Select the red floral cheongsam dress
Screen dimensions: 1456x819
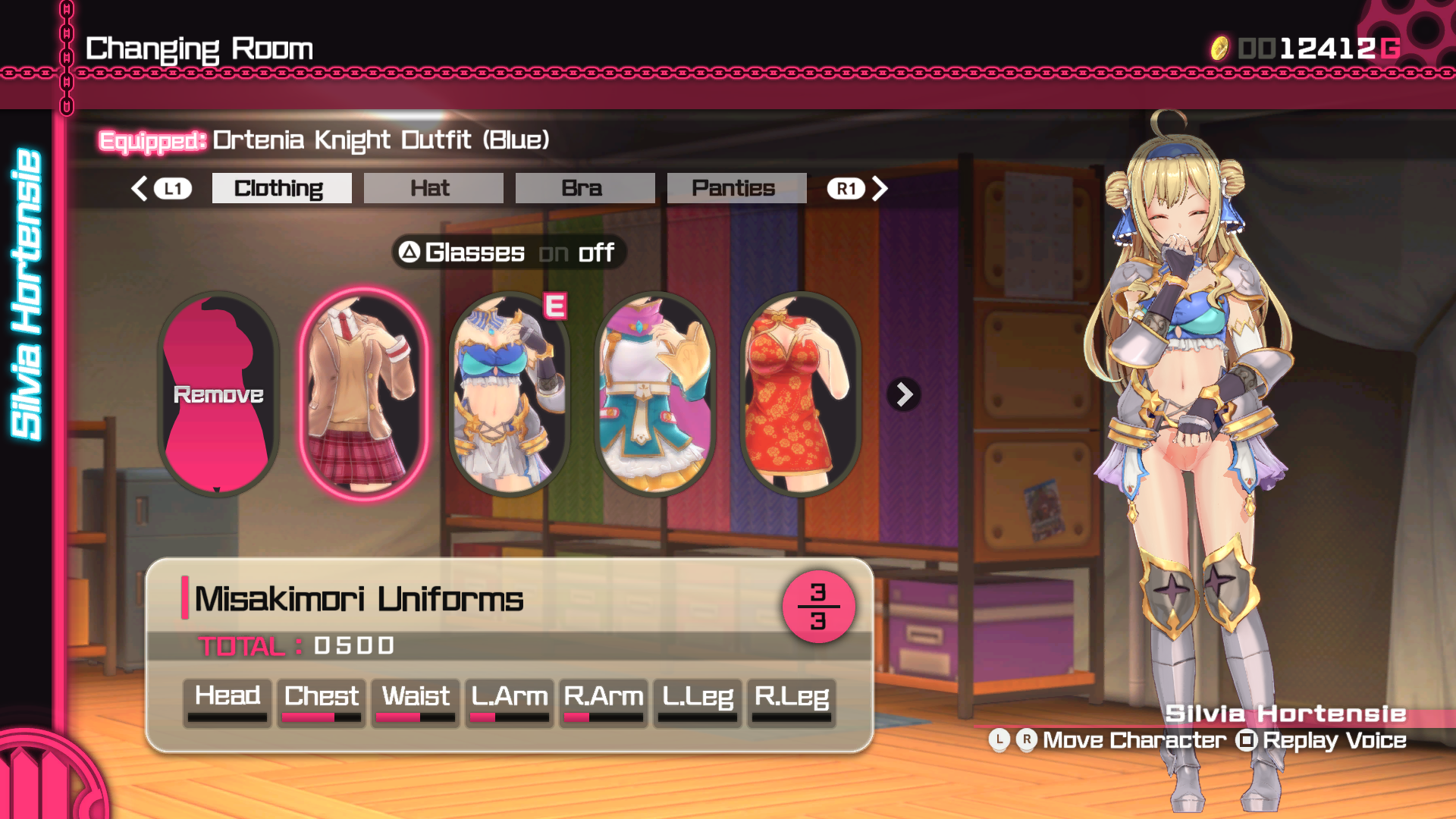800,394
